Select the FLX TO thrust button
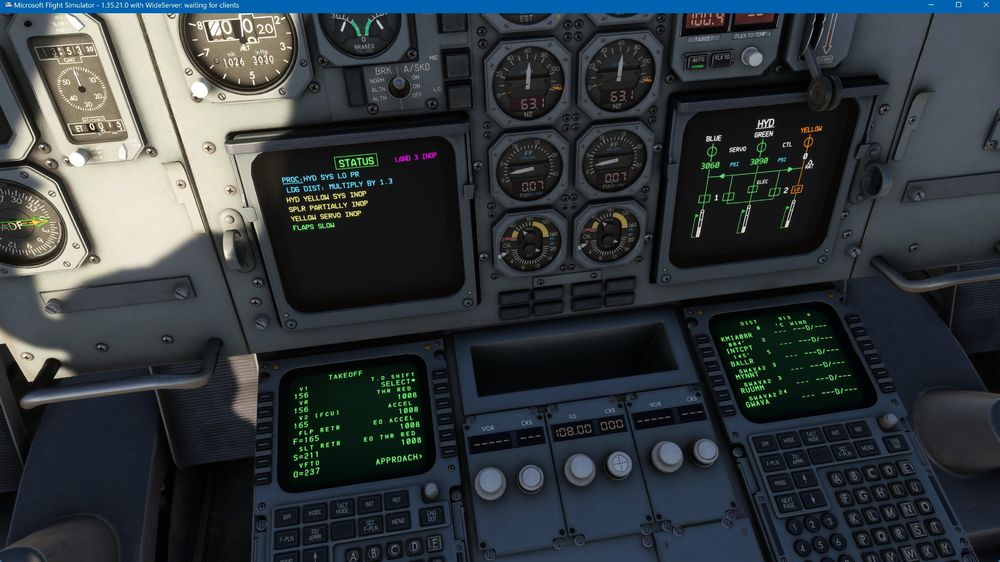Viewport: 1000px width, 562px height. click(x=721, y=60)
